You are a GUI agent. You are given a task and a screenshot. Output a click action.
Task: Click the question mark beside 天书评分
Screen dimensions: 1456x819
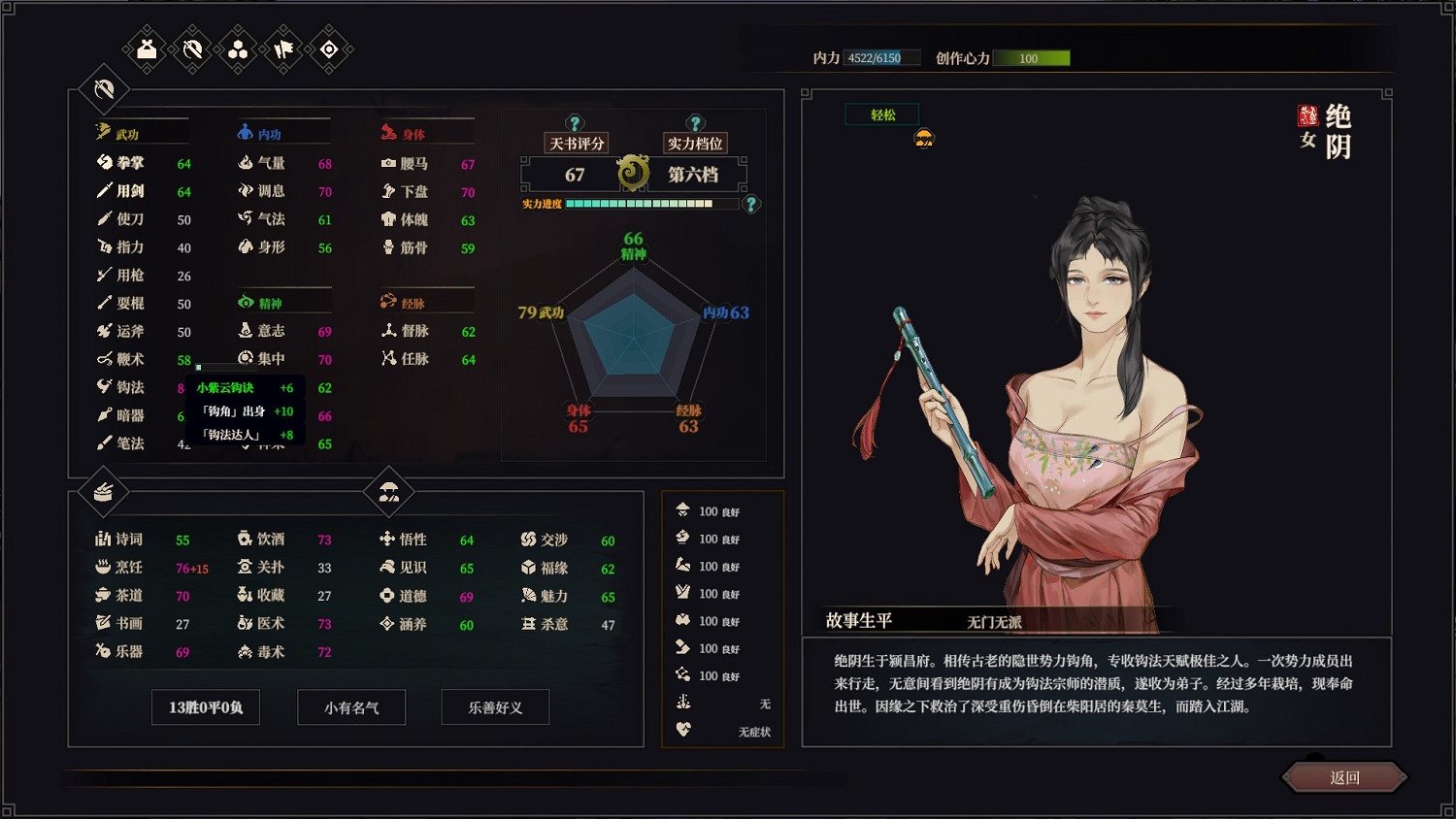pos(577,122)
